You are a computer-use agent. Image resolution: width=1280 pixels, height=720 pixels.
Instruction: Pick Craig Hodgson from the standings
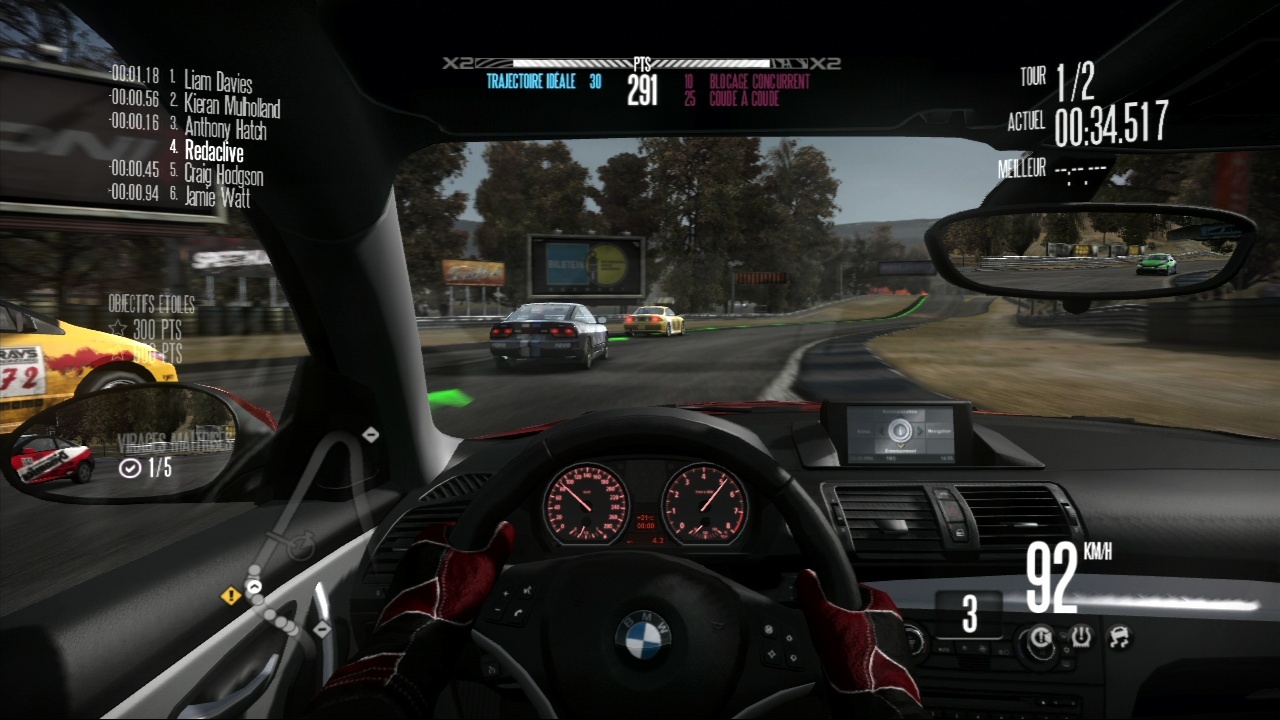pos(223,174)
